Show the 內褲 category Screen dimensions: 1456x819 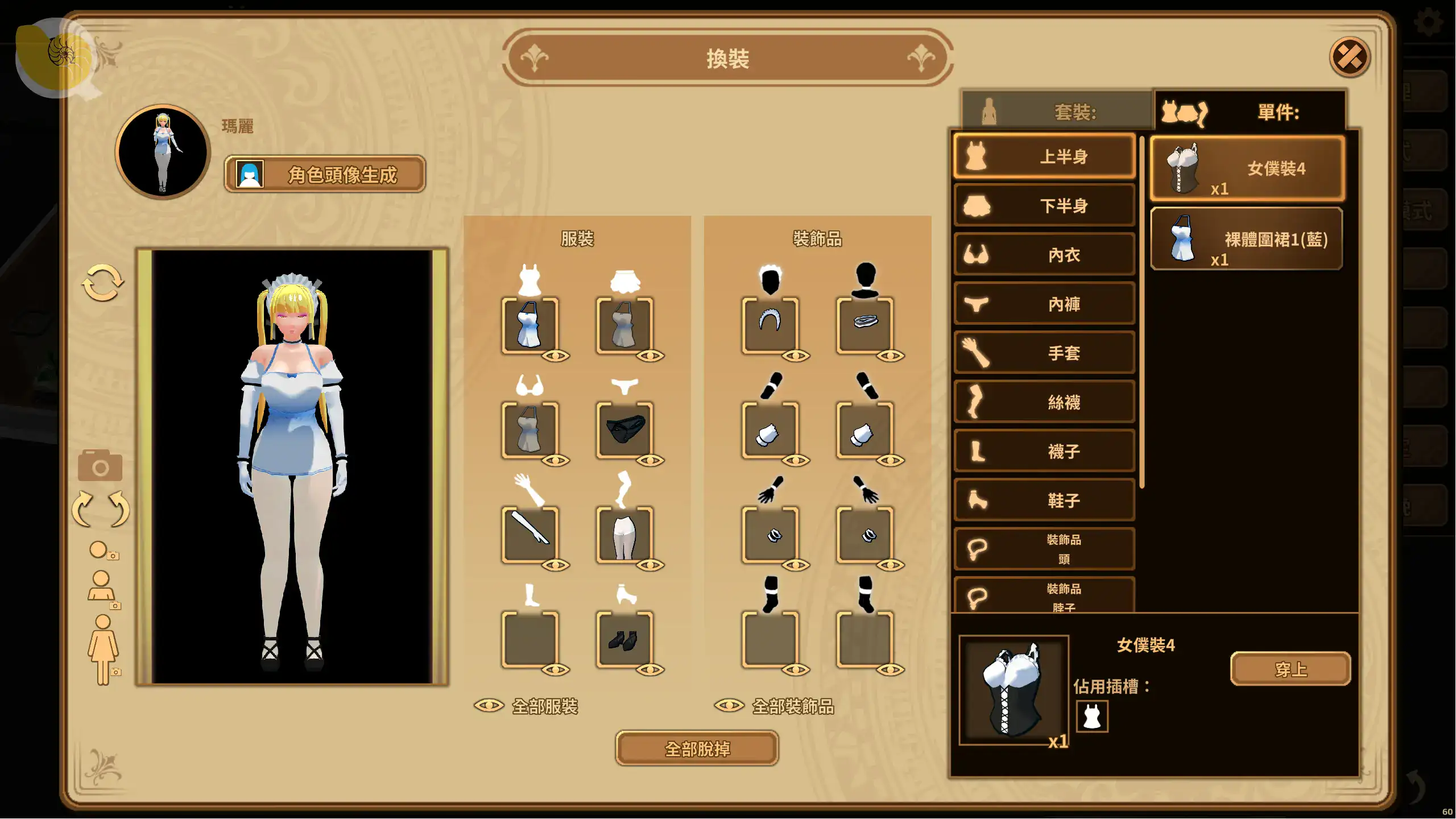[x=1044, y=304]
